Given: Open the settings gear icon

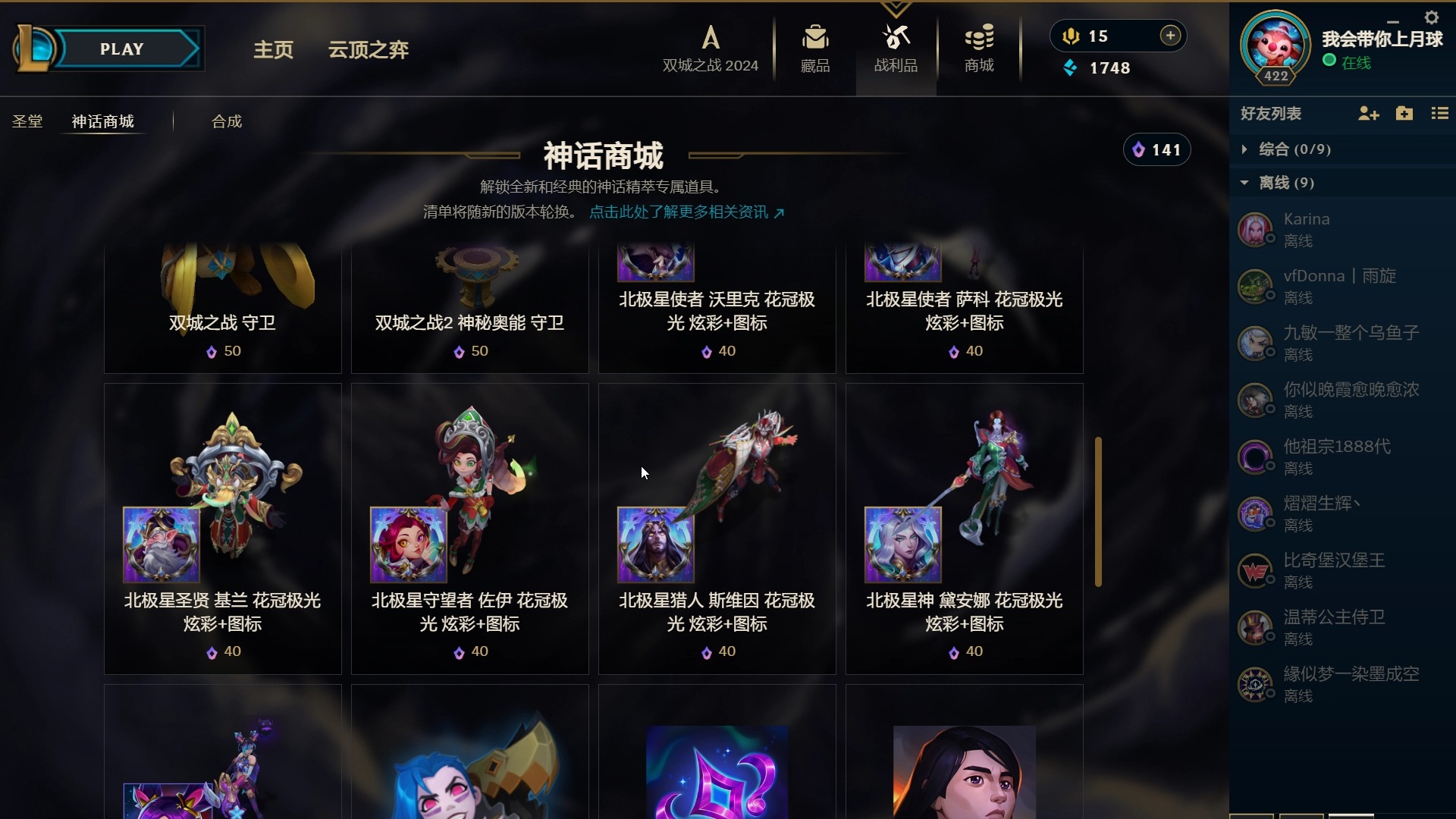Looking at the screenshot, I should click(x=1432, y=17).
